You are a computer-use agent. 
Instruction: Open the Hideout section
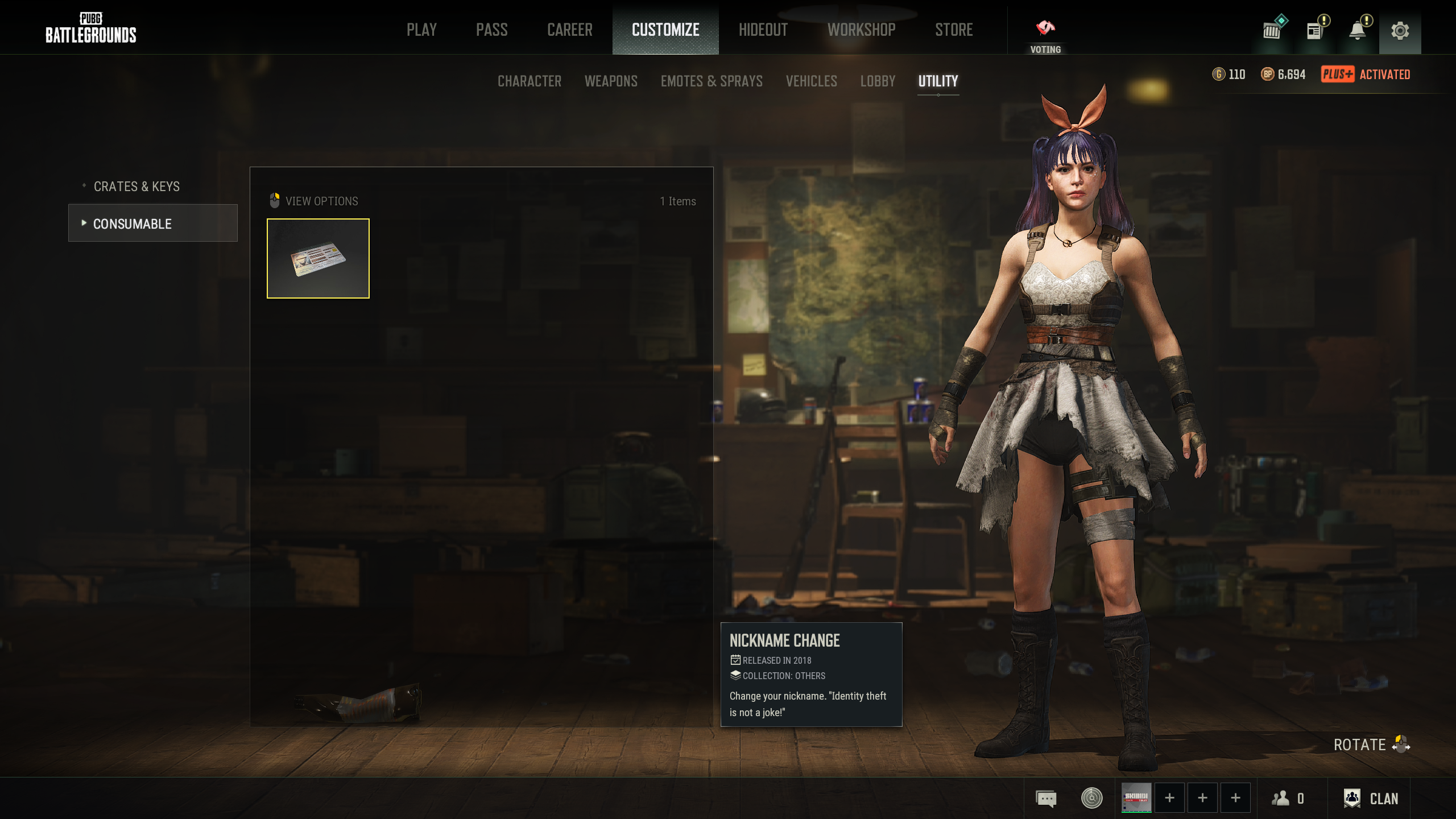763,30
